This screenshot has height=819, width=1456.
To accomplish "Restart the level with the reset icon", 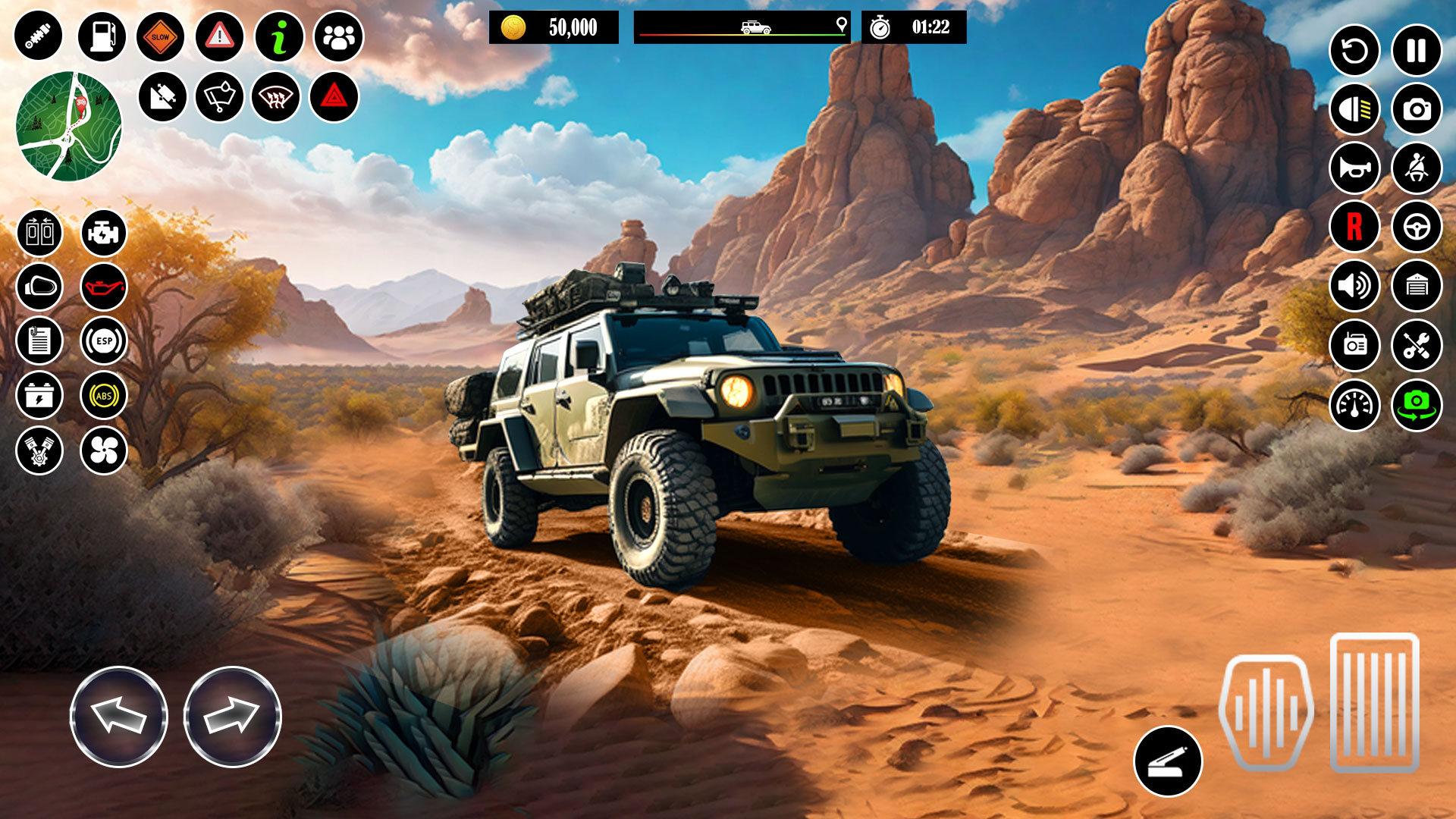I will click(1357, 52).
